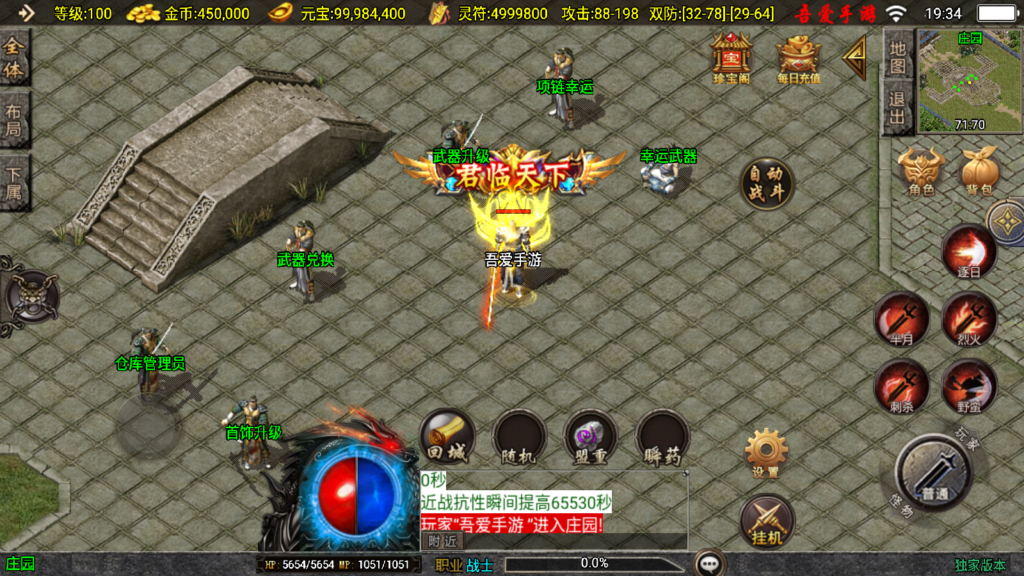The image size is (1024, 576).
Task: Use the 回城 return scroll
Action: [x=447, y=437]
